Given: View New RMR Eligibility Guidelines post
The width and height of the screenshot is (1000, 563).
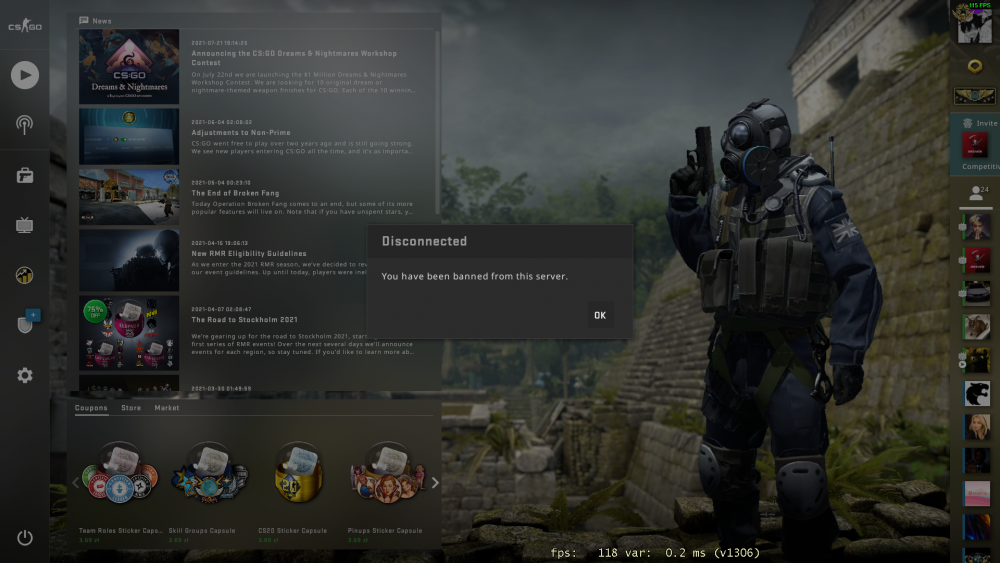Looking at the screenshot, I should 249,253.
